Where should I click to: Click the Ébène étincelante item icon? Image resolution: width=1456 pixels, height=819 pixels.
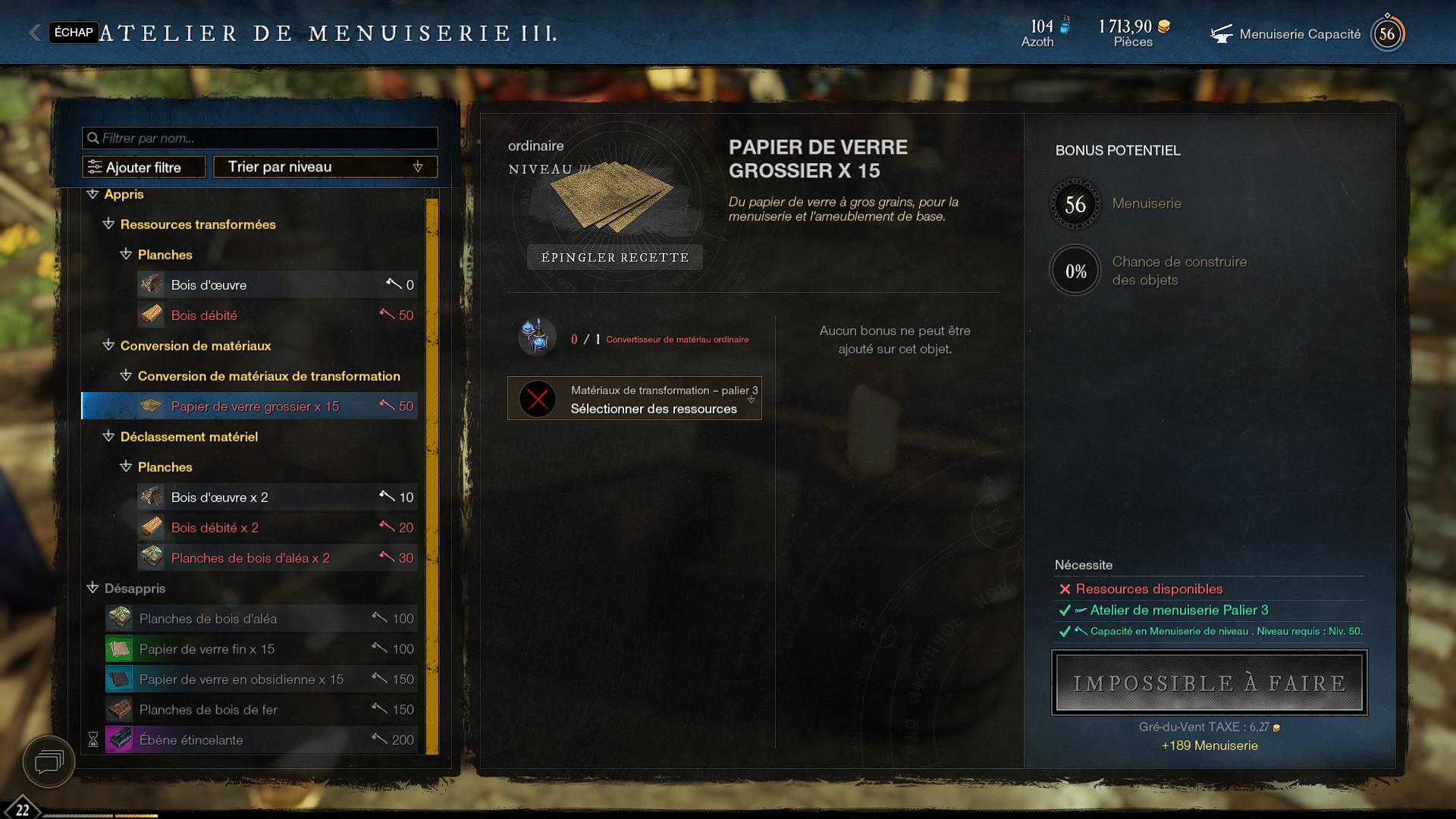[x=119, y=739]
